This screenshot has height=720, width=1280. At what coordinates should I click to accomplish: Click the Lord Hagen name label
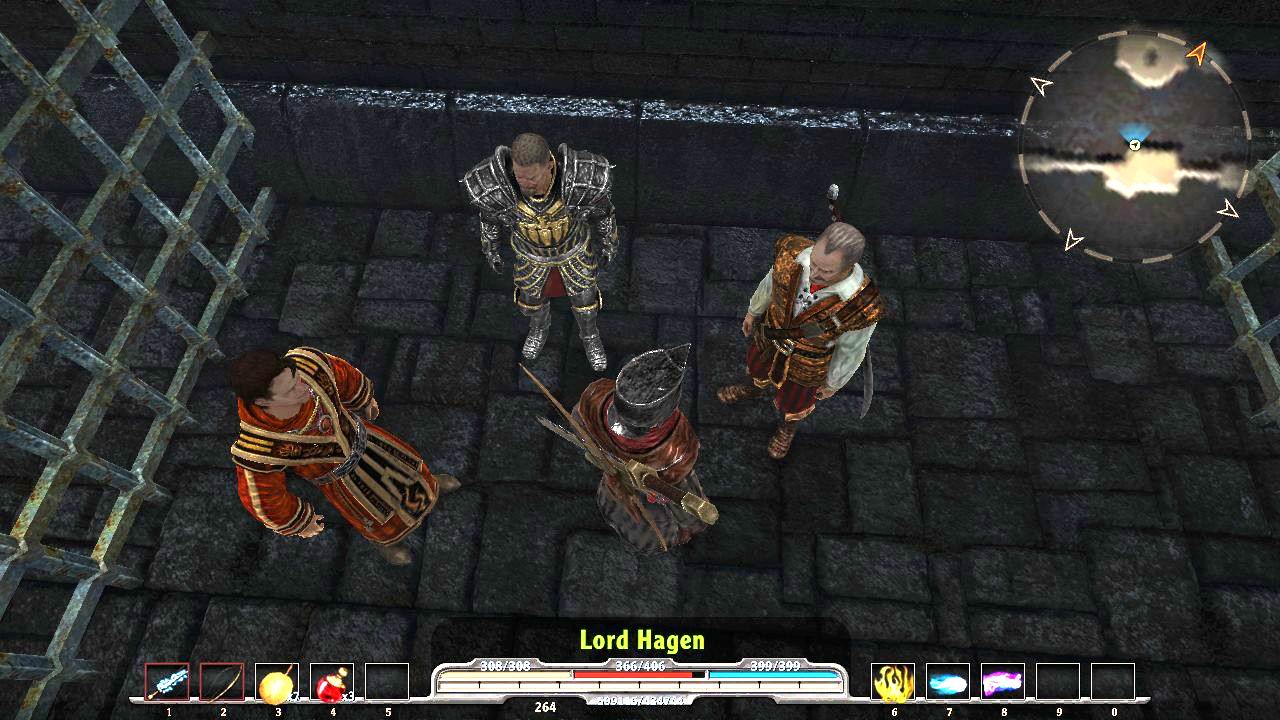tap(641, 641)
